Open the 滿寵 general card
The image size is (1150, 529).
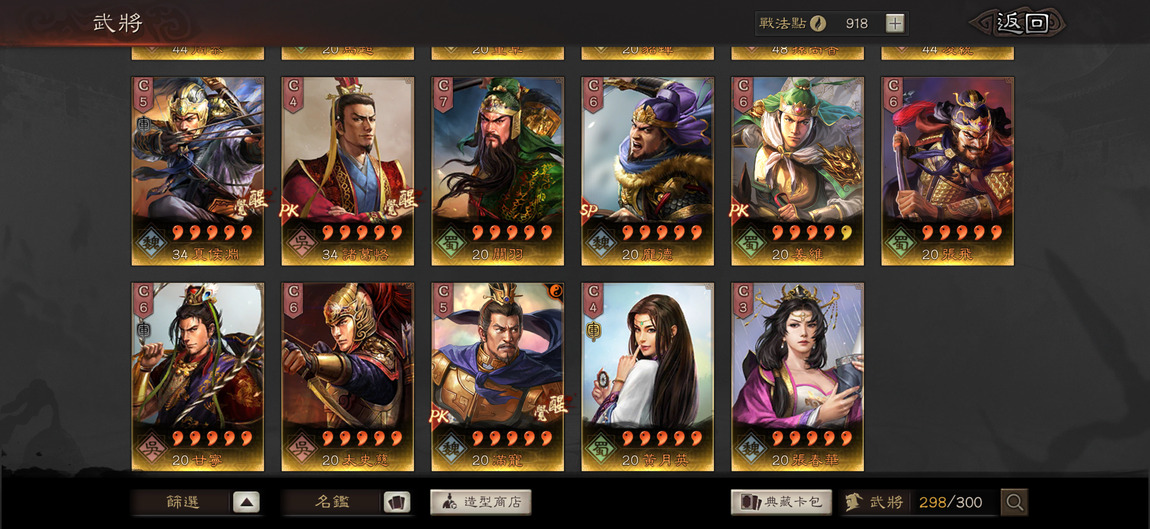click(498, 376)
